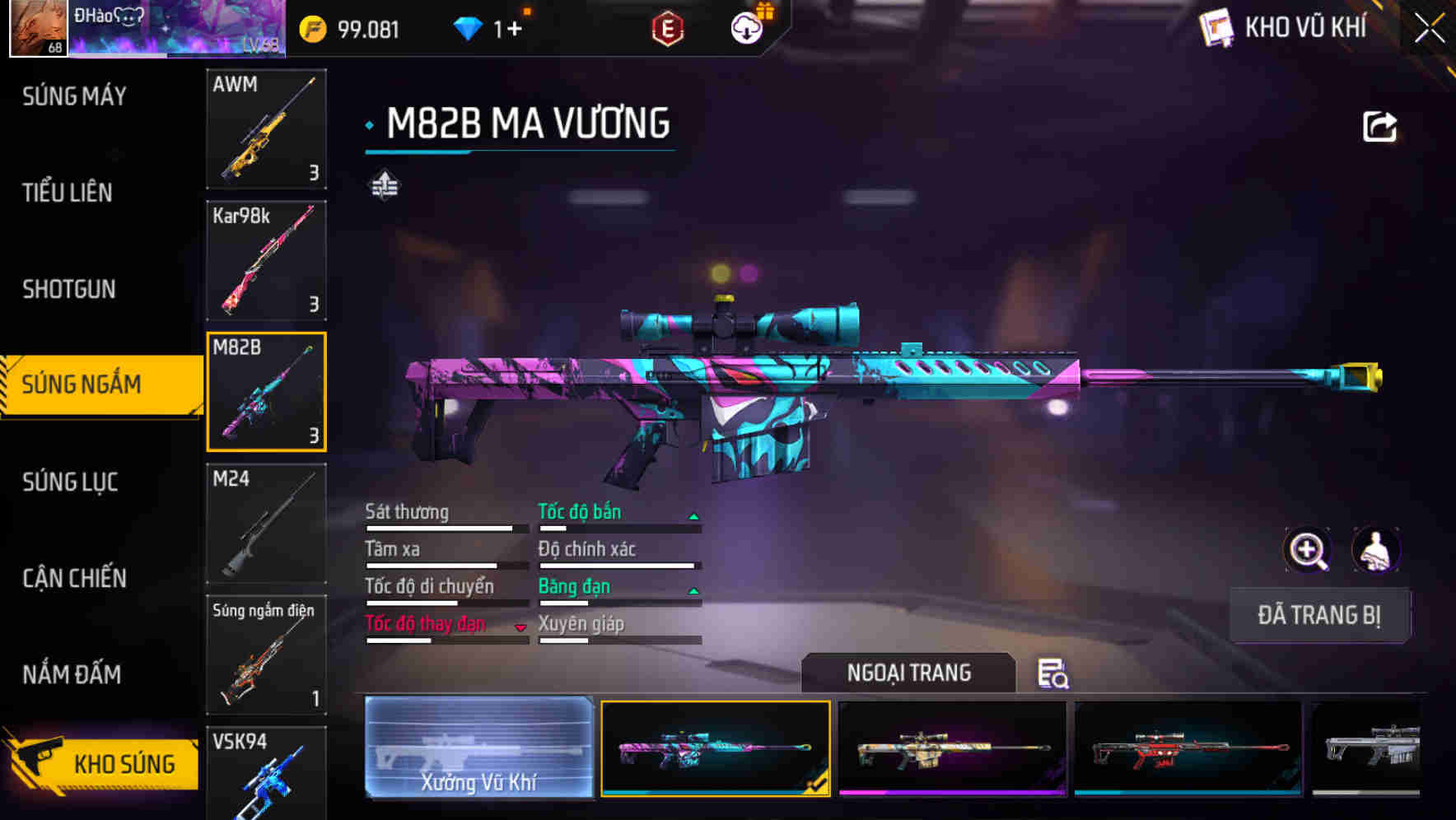
Task: Zoom in using the magnifier icon
Action: click(x=1306, y=550)
